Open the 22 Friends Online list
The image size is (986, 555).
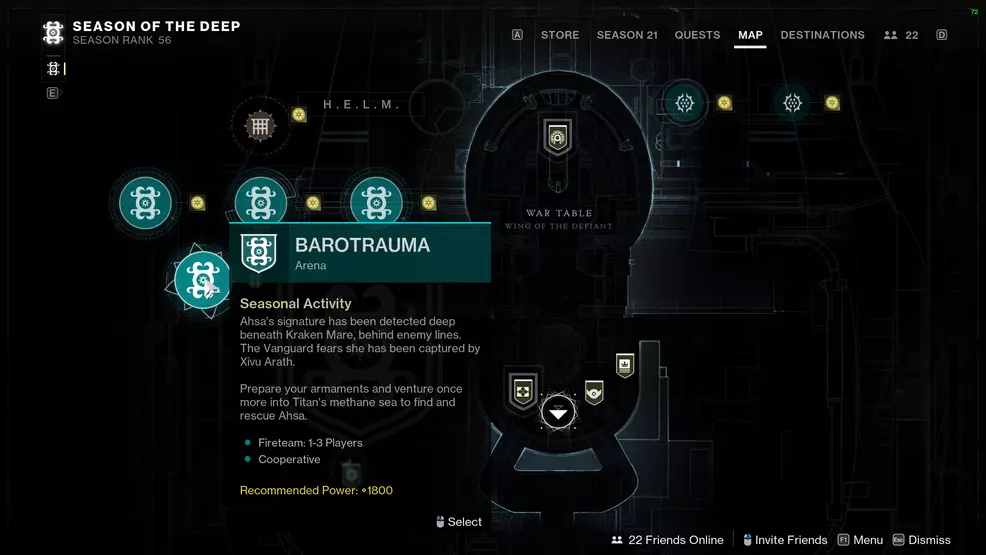pyautogui.click(x=667, y=540)
